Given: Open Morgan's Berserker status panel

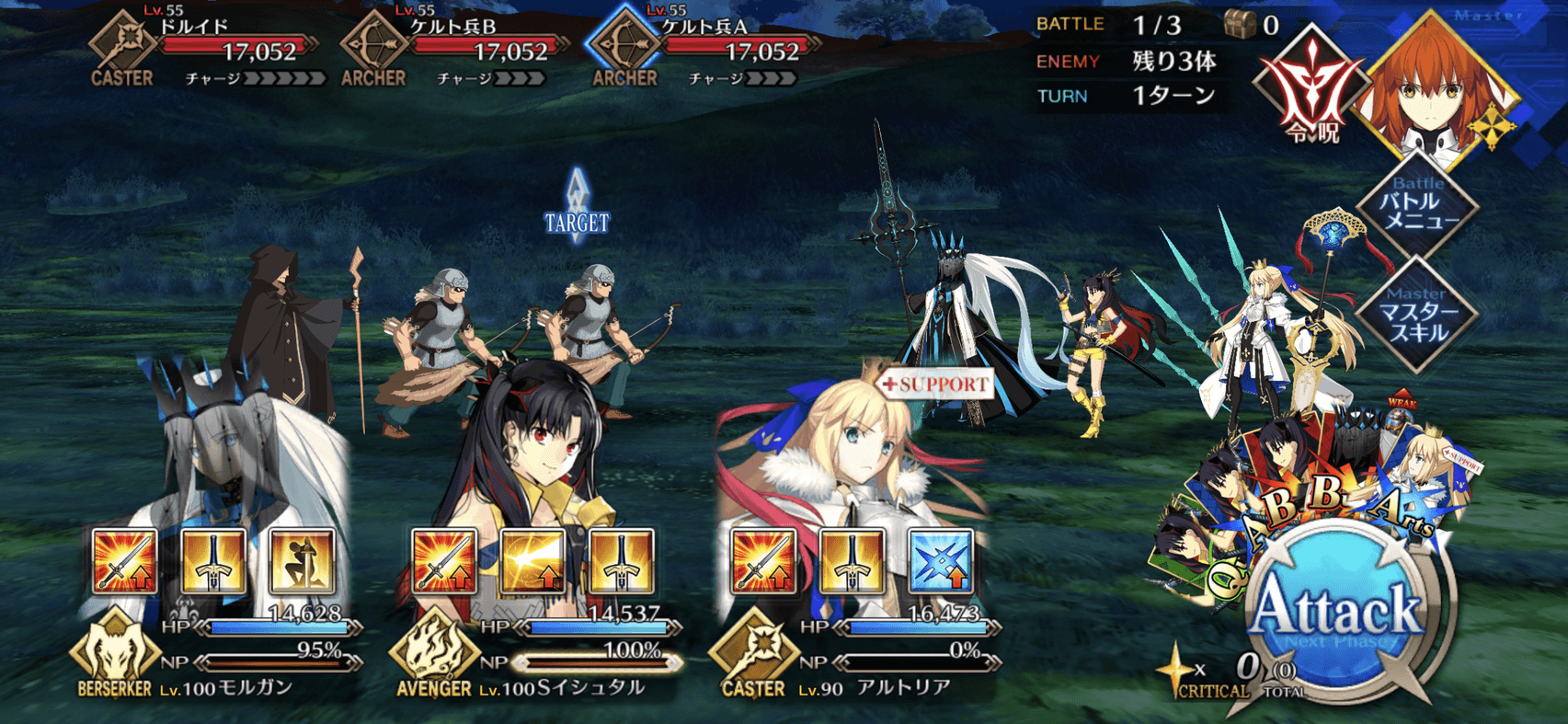Looking at the screenshot, I should (x=115, y=651).
